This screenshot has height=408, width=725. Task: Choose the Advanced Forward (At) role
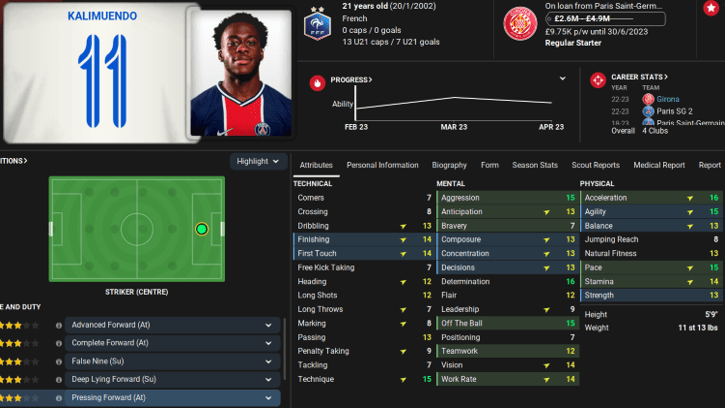[168, 325]
